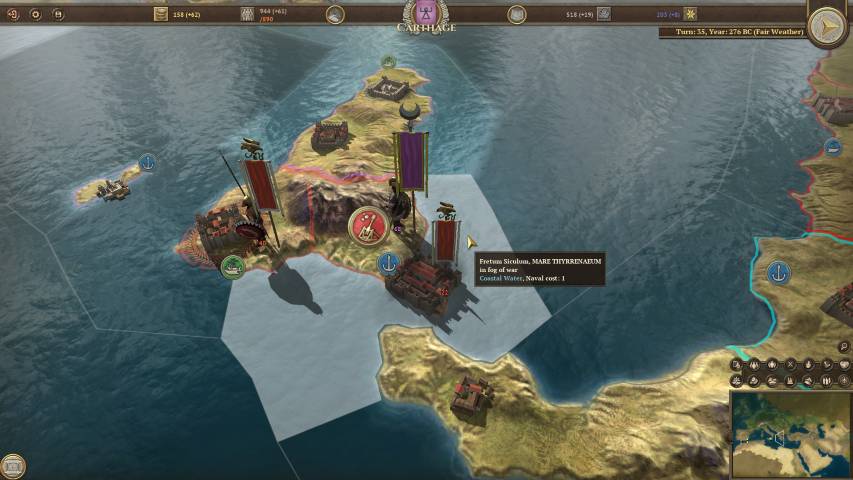Click the magnifying glass above the minimap

click(844, 347)
